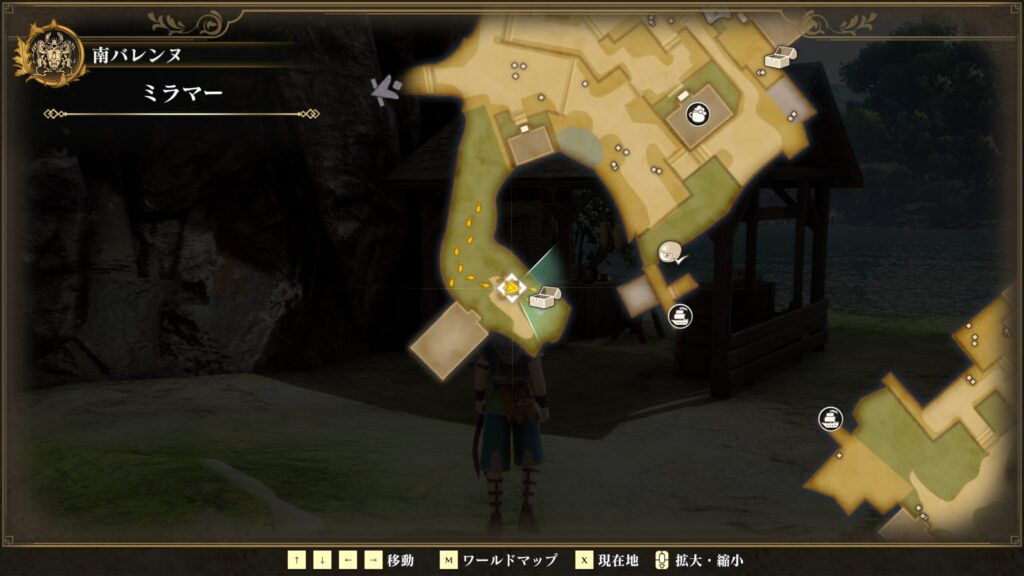
Task: Select the grey bird icon off the map's west edge
Action: 385,90
